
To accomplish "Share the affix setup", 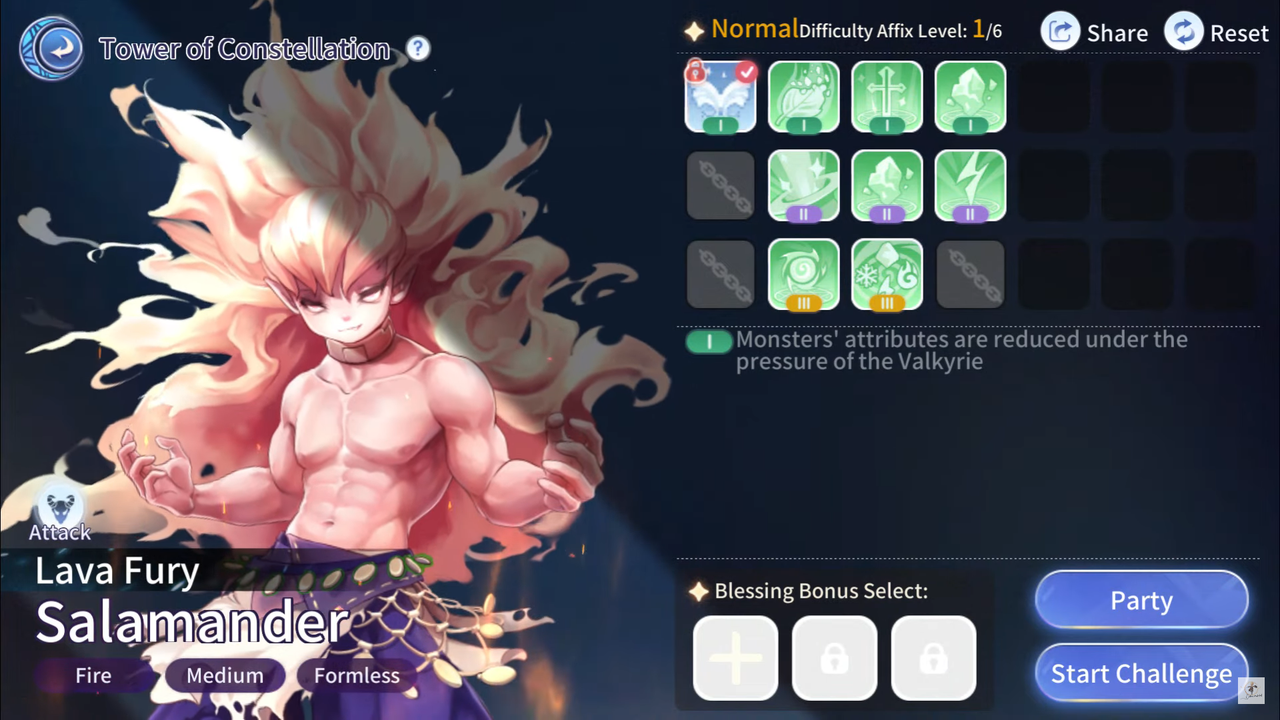I will coord(1095,32).
